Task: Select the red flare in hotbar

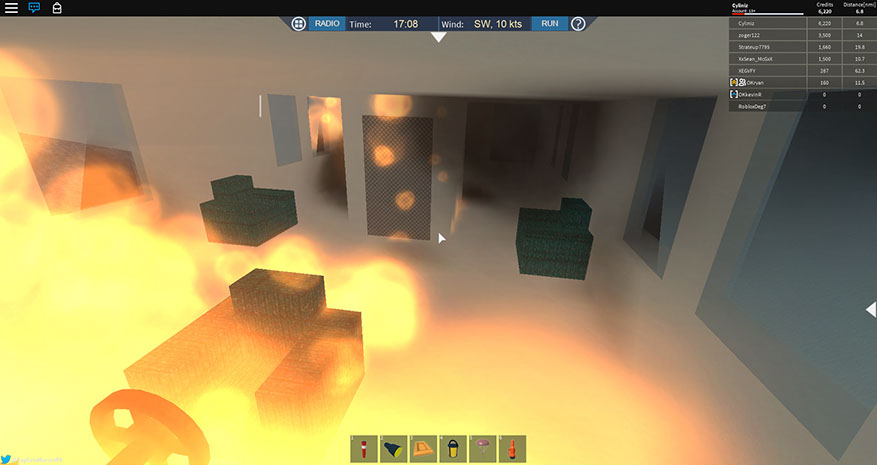Action: pyautogui.click(x=364, y=448)
